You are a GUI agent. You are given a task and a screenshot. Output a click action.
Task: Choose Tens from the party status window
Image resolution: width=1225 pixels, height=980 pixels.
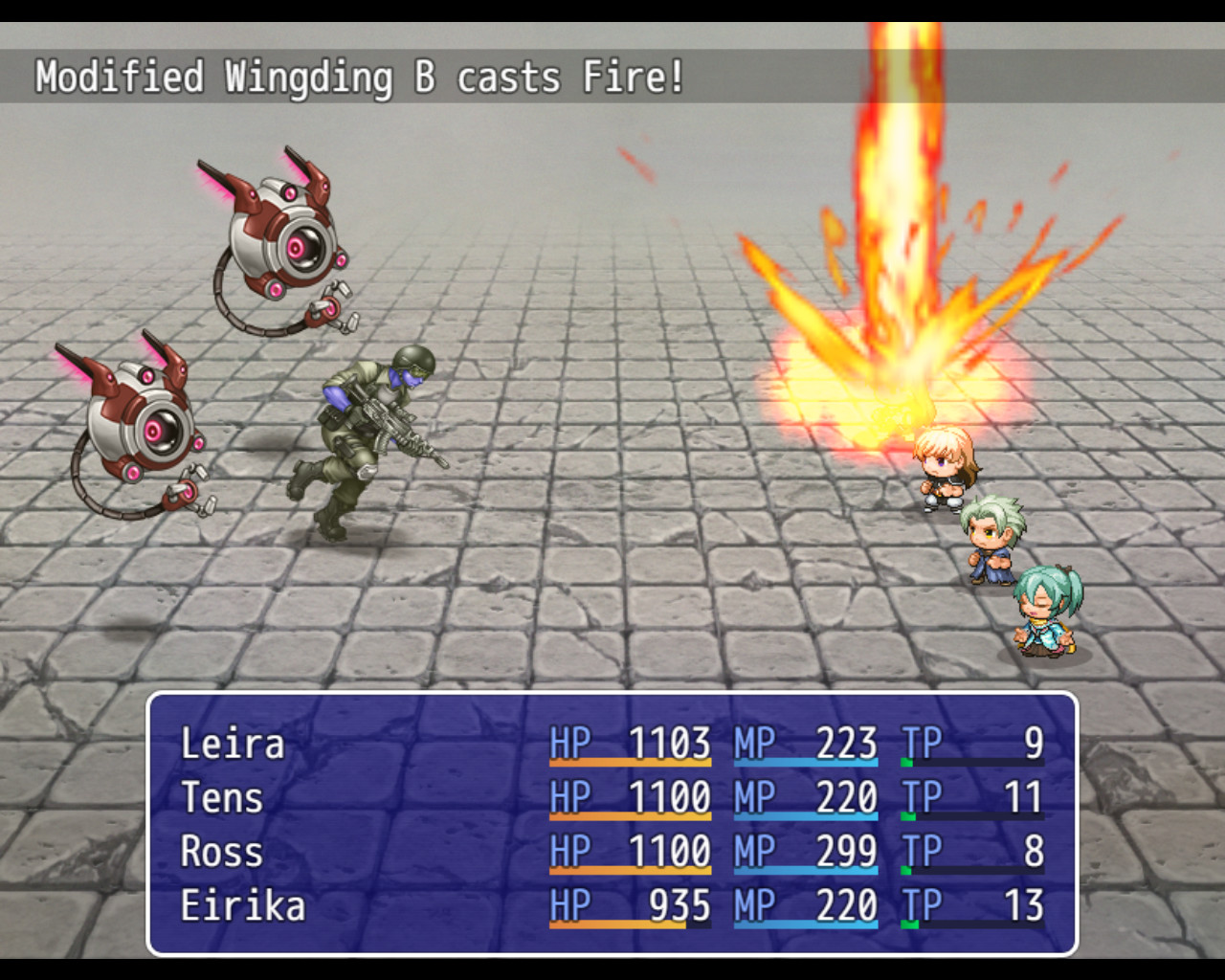tap(222, 798)
